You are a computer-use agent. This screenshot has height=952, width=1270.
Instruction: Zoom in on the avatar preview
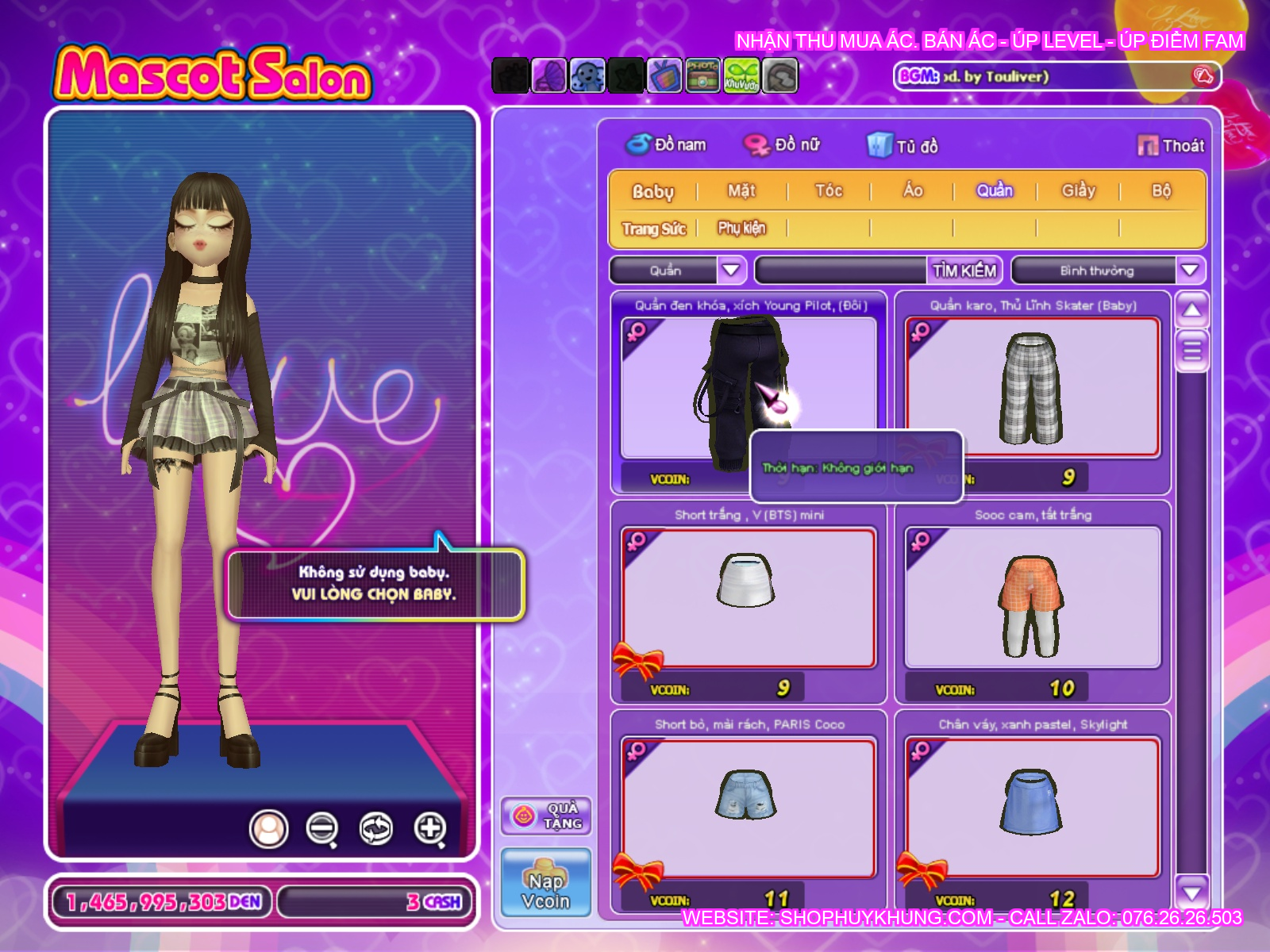(429, 829)
